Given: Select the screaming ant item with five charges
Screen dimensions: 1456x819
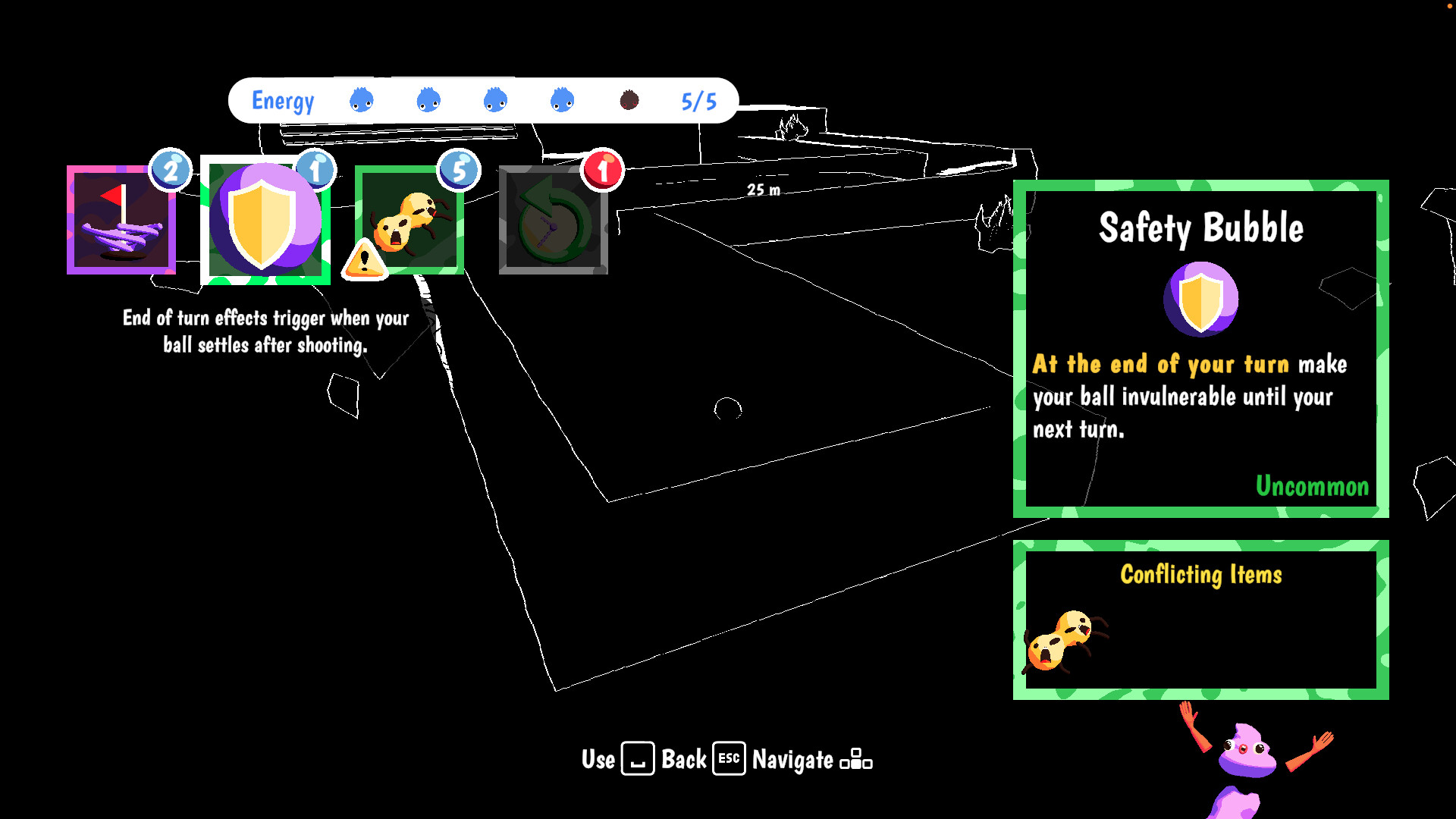Looking at the screenshot, I should (409, 220).
